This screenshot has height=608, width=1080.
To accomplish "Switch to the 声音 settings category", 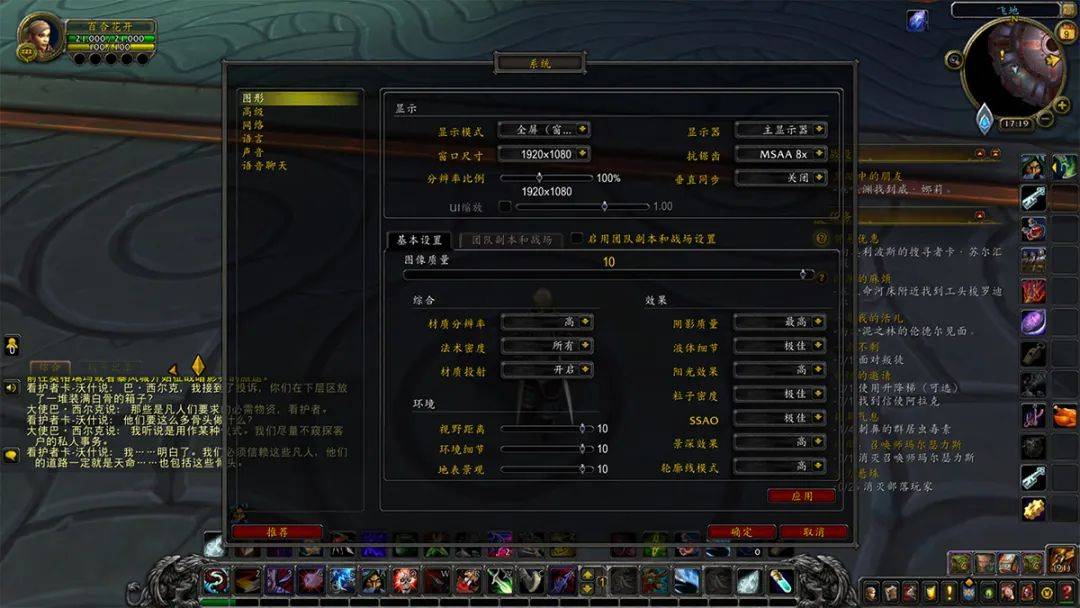I will coord(253,152).
